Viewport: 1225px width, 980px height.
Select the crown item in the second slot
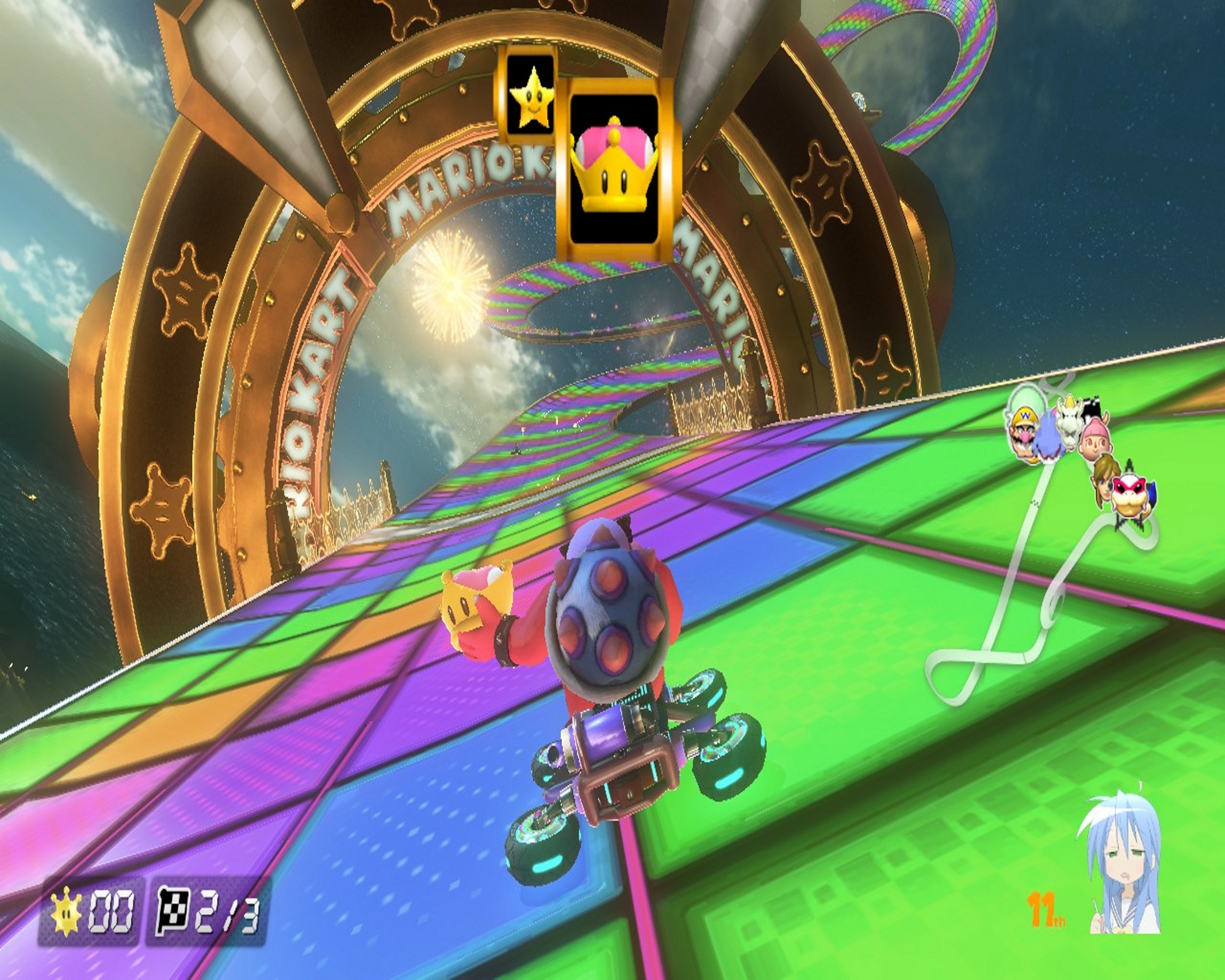tap(615, 167)
